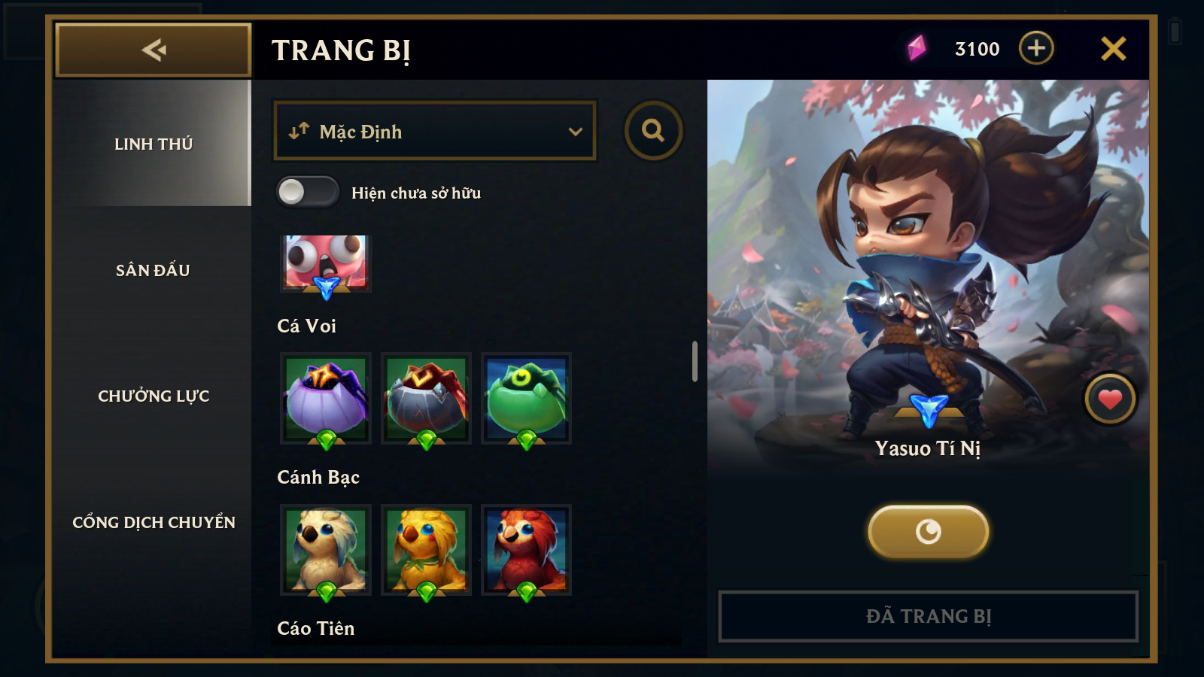
Task: Pick the red Cánh Bạc bird
Action: point(526,549)
